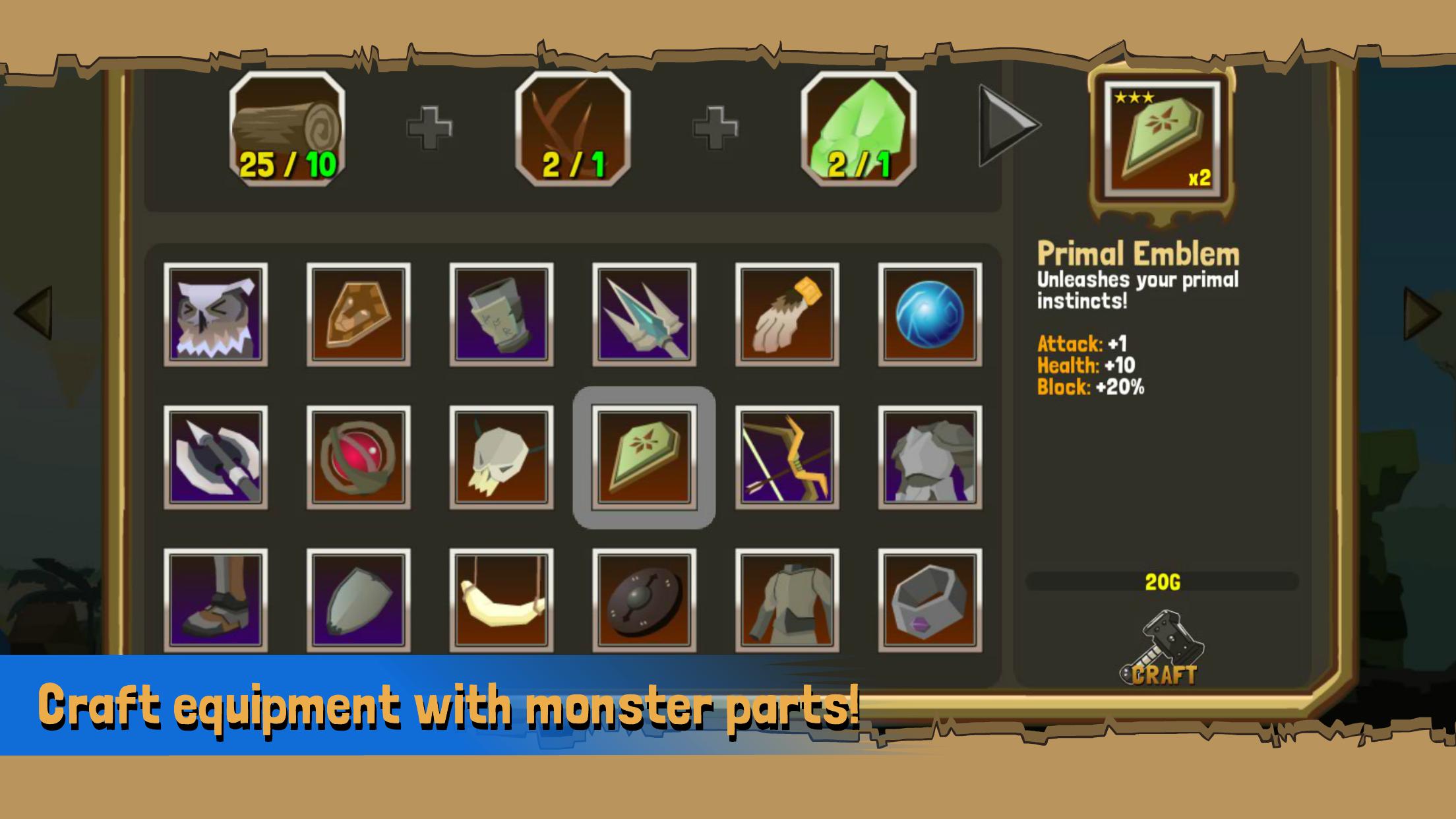Go to the next page with right arrow

click(x=1422, y=313)
